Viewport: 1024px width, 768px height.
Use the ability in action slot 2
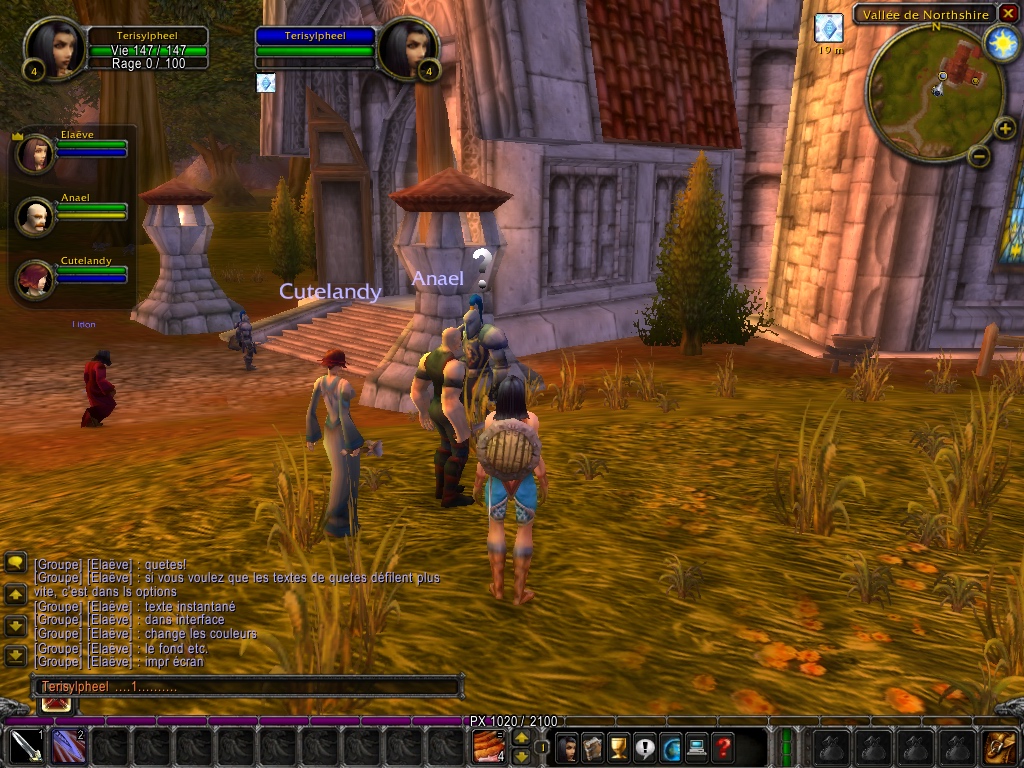(67, 747)
